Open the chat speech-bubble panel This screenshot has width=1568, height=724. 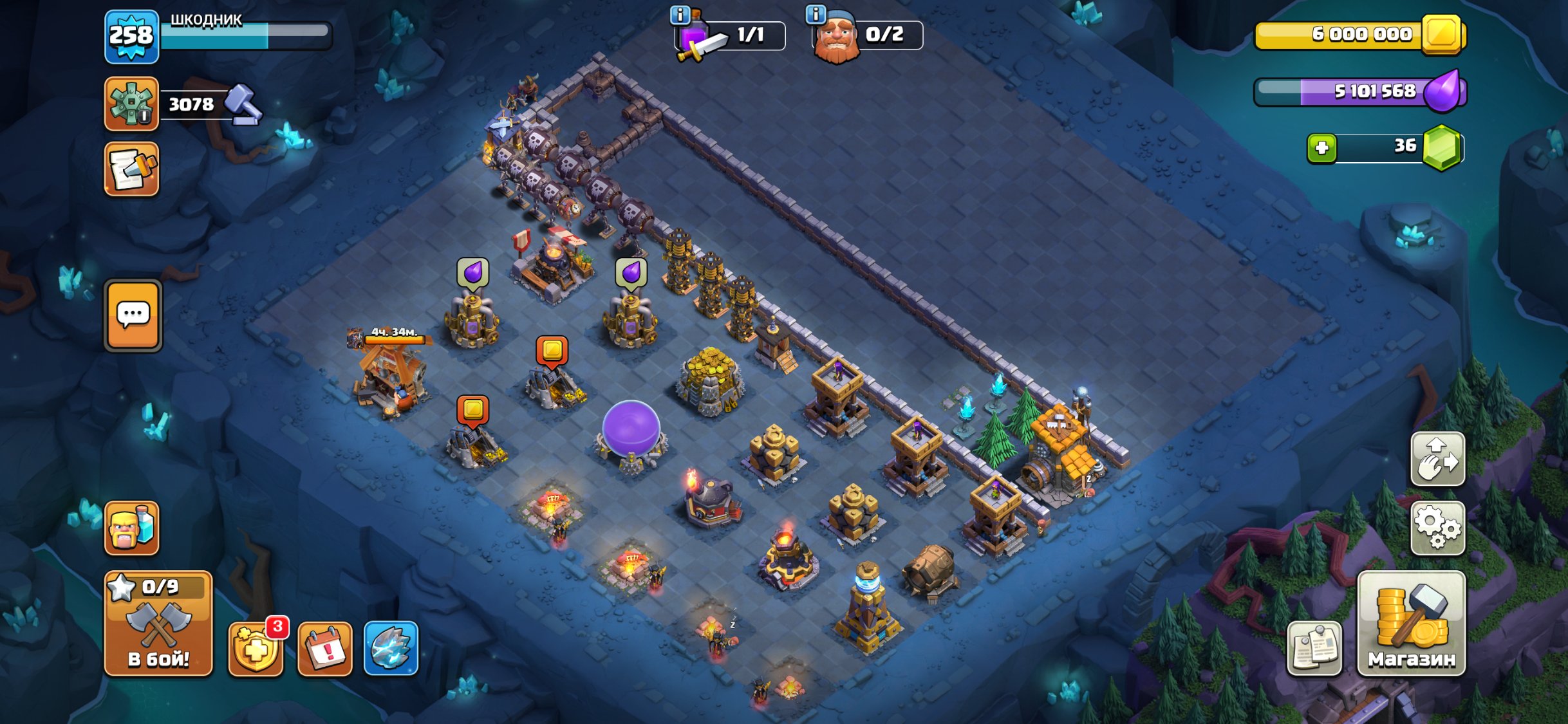(133, 315)
